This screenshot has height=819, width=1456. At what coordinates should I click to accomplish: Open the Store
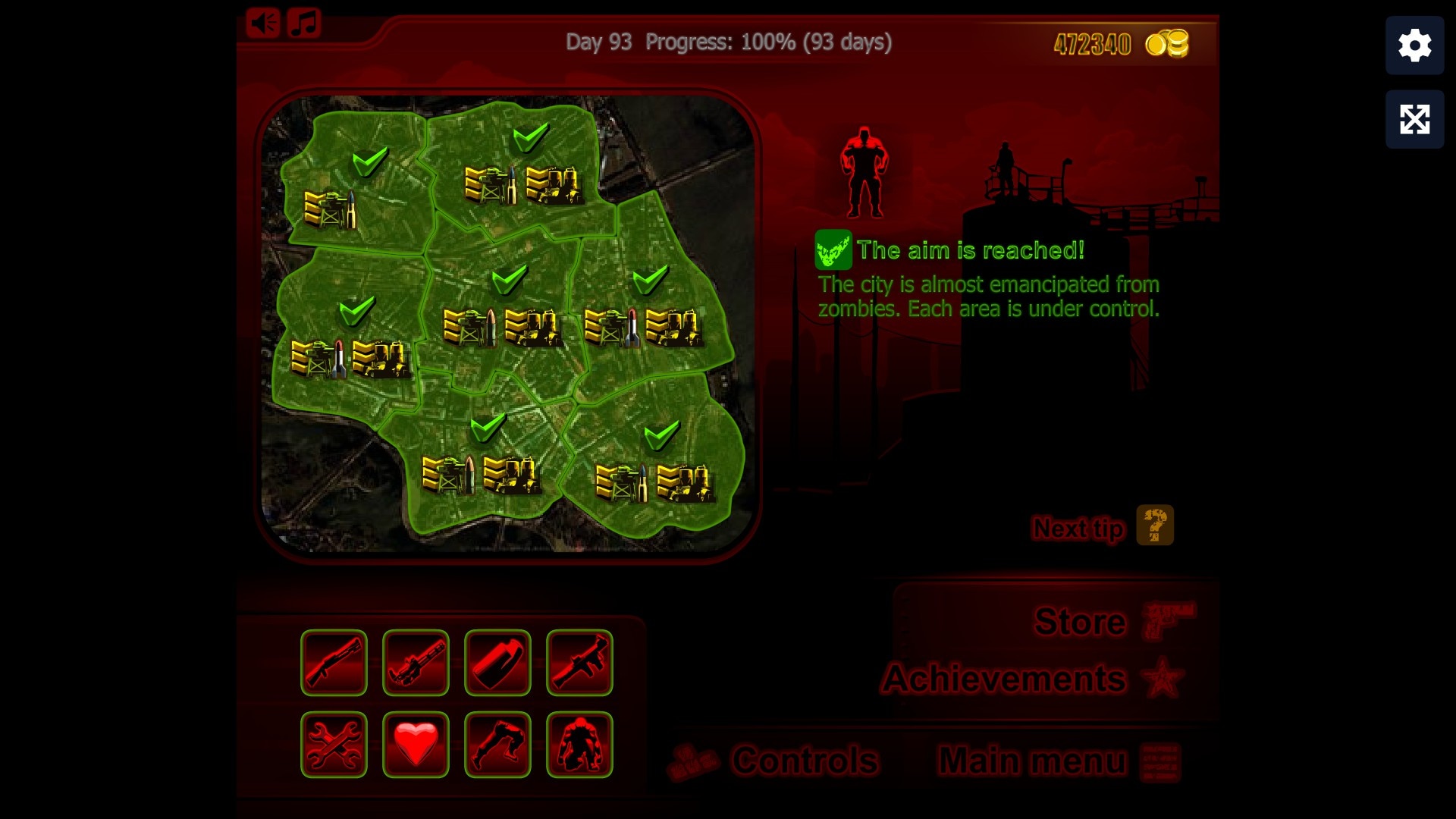[1080, 622]
